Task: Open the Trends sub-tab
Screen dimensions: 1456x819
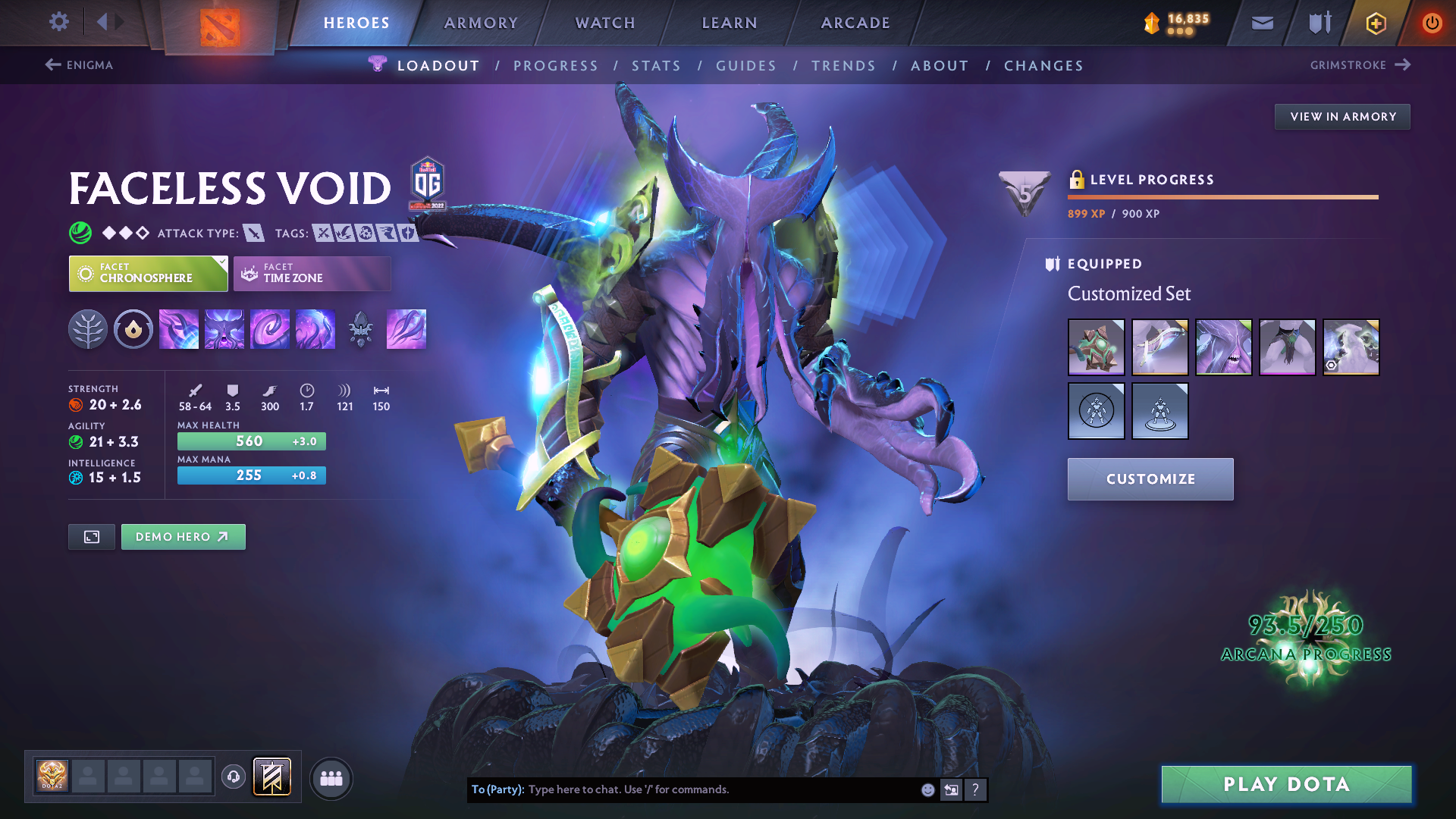Action: 843,66
